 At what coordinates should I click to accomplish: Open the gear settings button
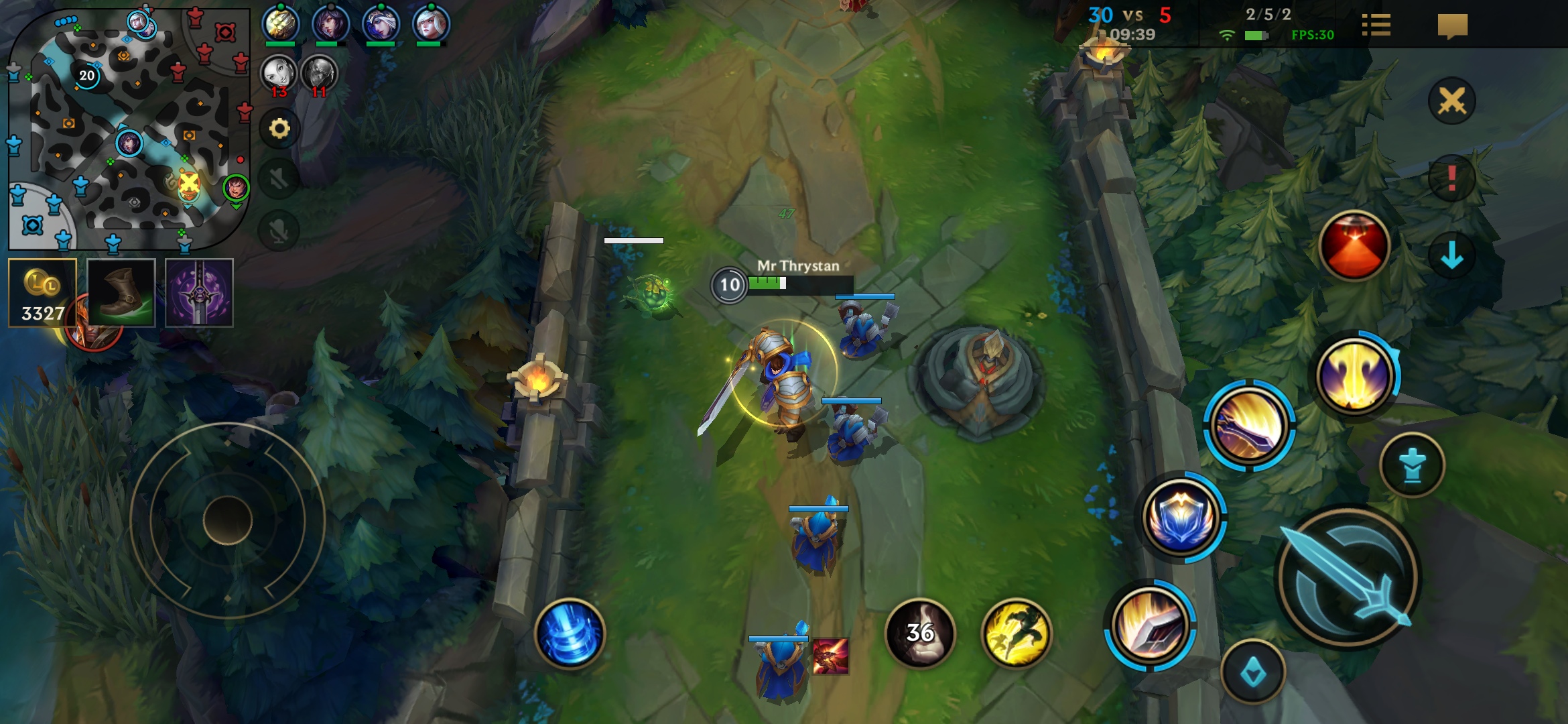[x=279, y=128]
